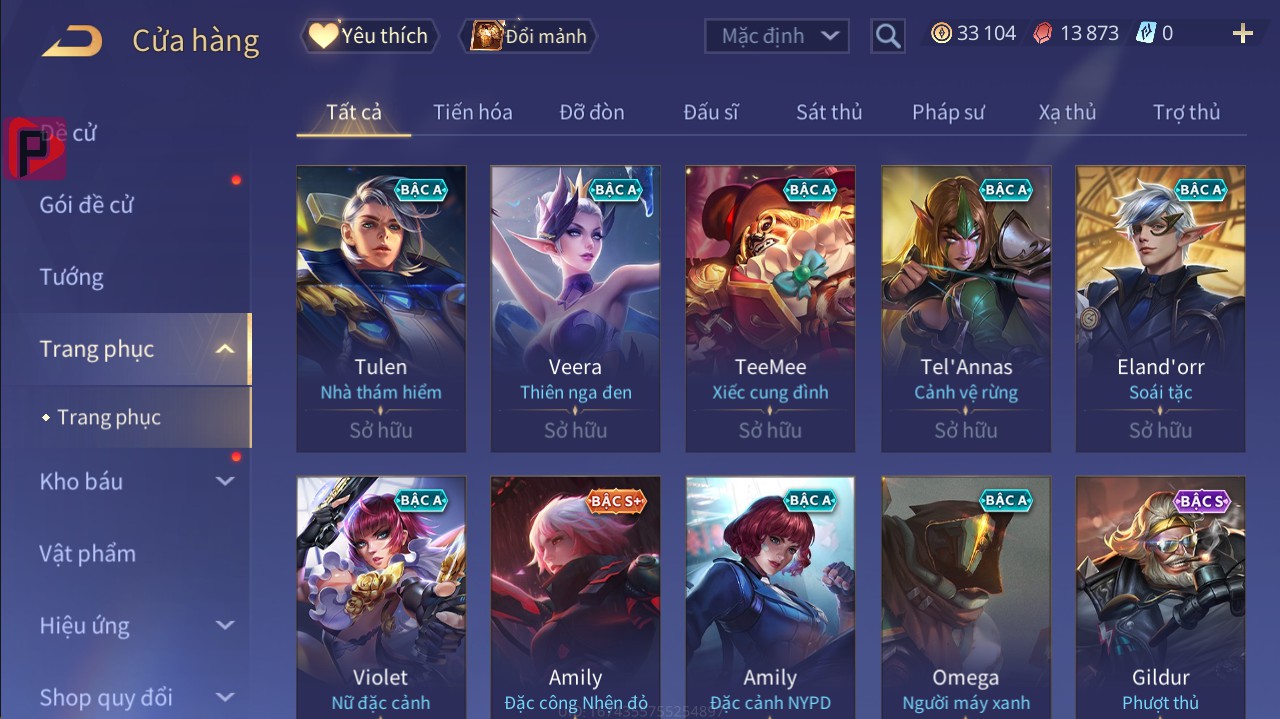1280x719 pixels.
Task: Select the Pháp sư tab
Action: [x=948, y=112]
